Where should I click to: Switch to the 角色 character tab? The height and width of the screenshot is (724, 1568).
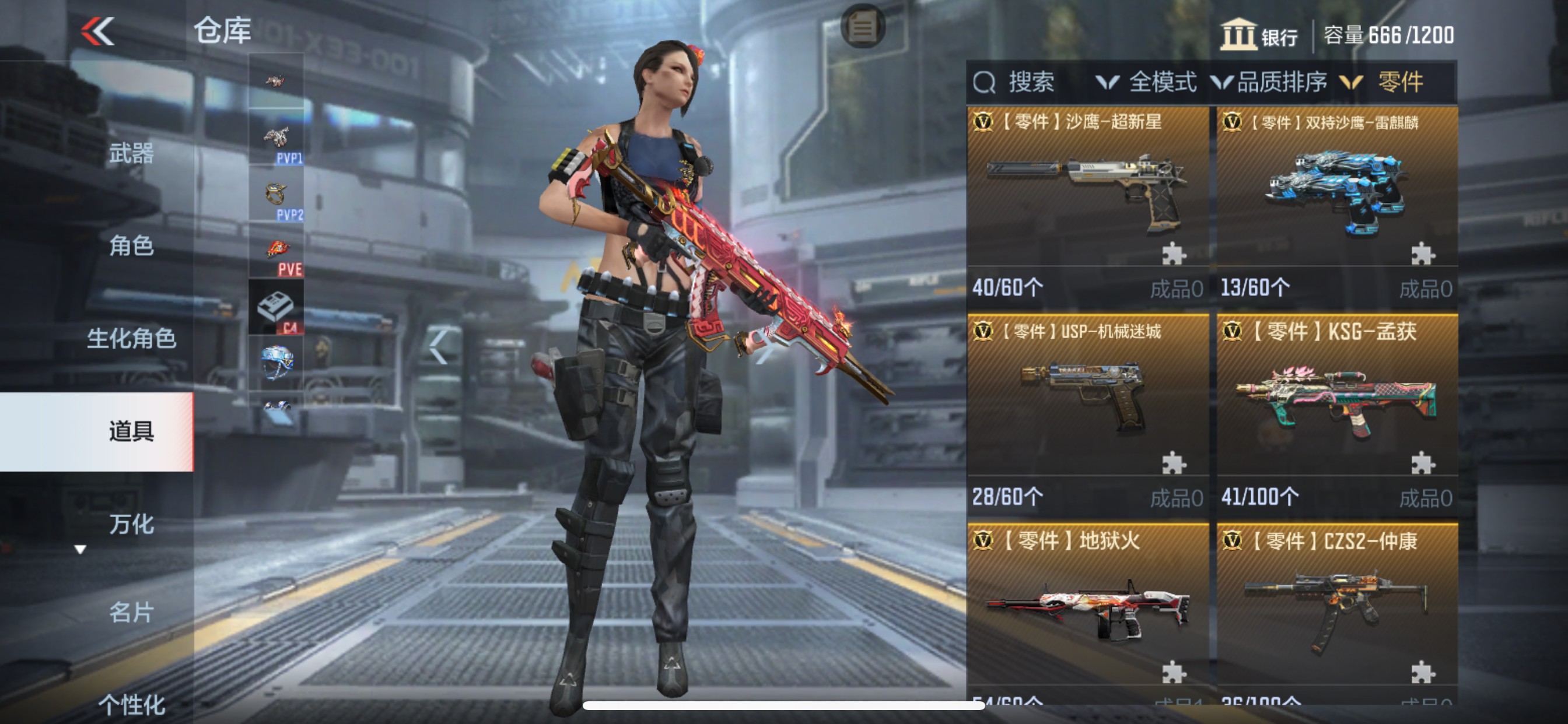pos(131,246)
